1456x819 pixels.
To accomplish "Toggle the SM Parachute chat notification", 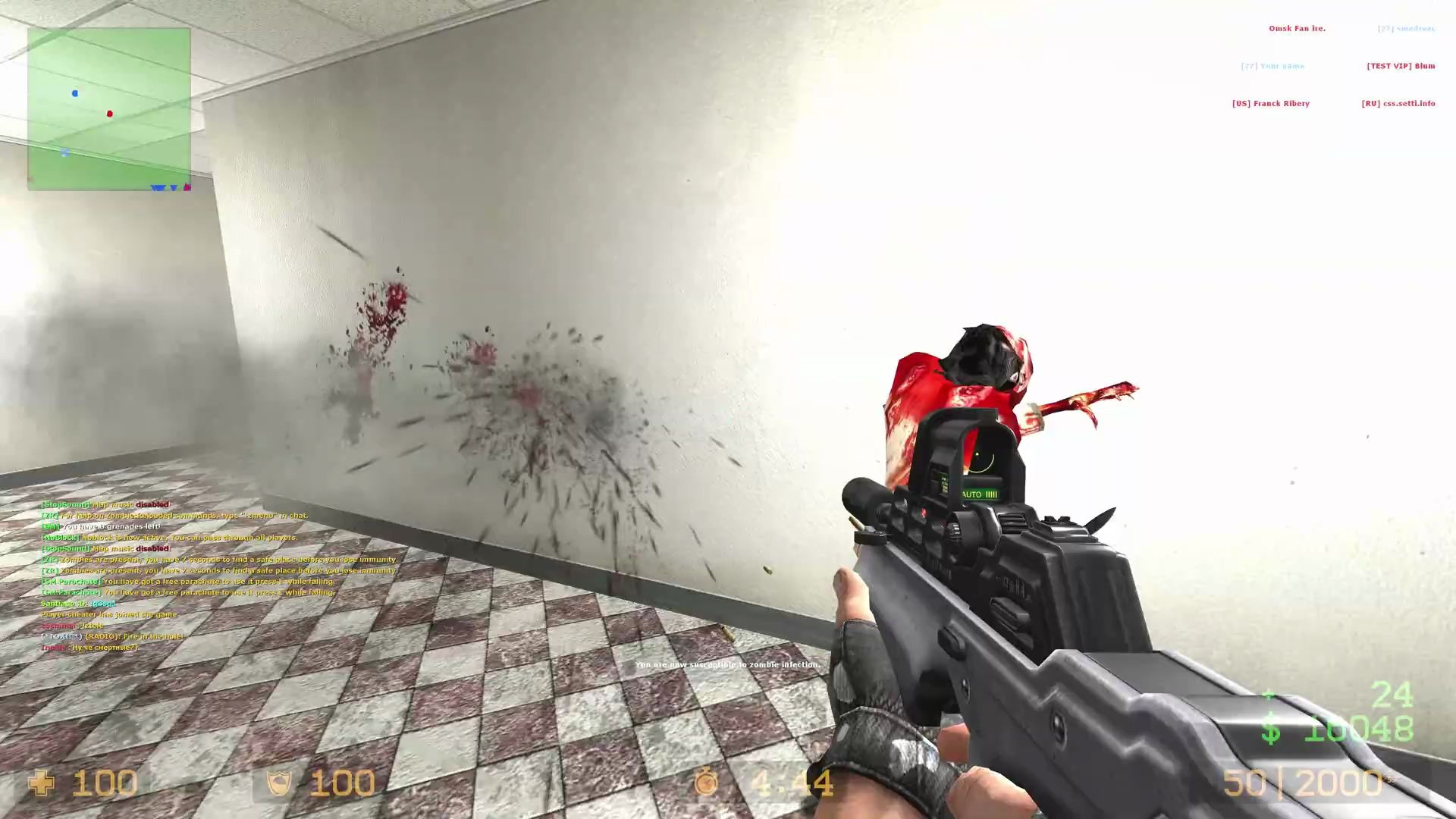I will [187, 581].
